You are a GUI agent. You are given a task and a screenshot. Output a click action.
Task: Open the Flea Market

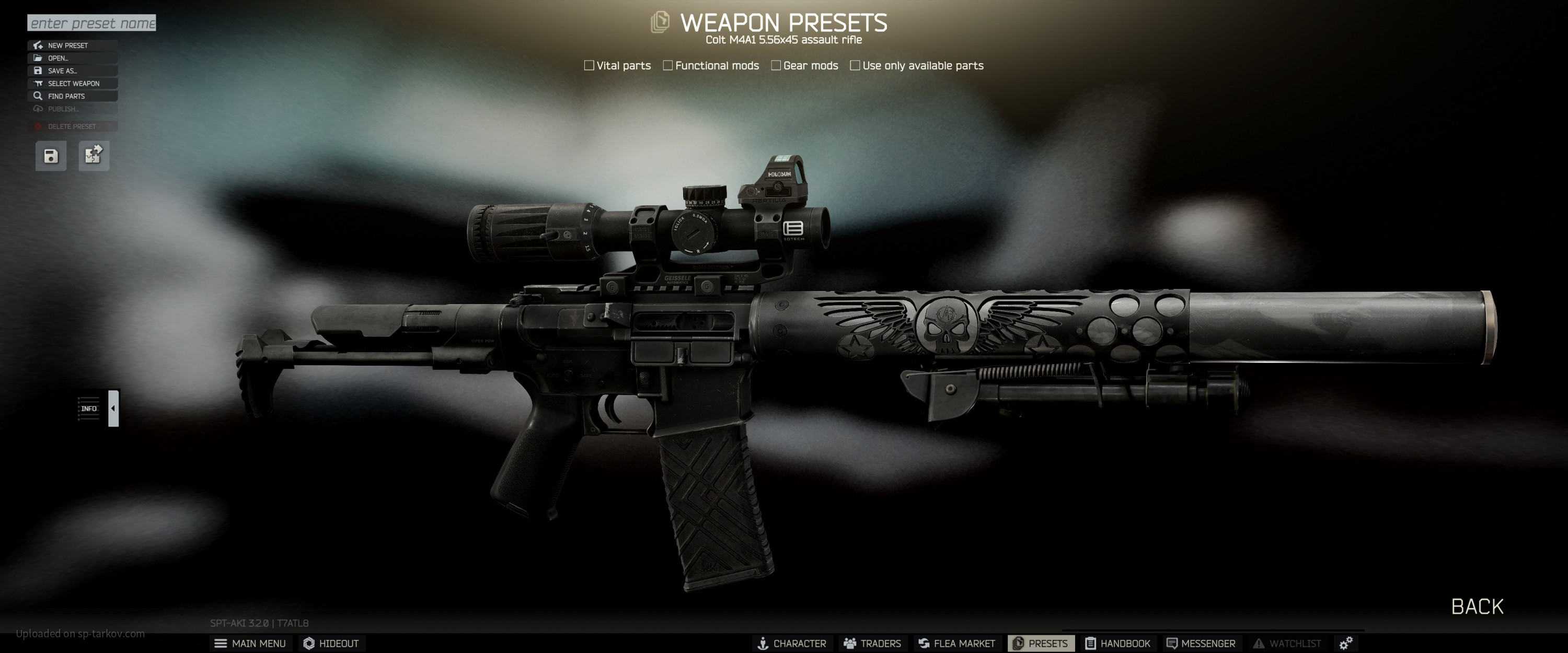point(956,643)
